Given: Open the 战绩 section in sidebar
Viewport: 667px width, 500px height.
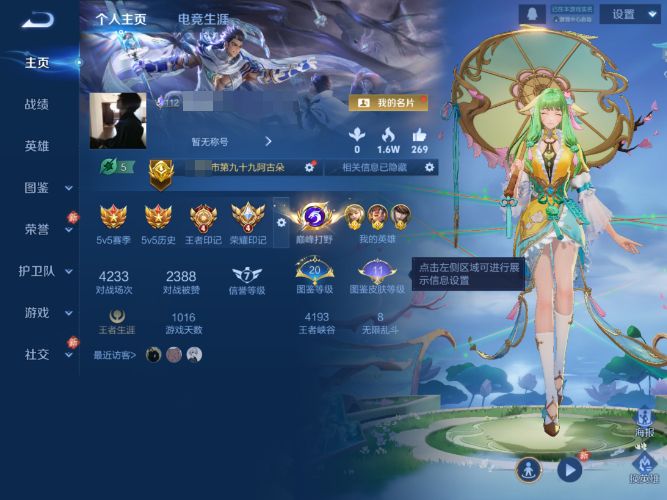Looking at the screenshot, I should [37, 104].
